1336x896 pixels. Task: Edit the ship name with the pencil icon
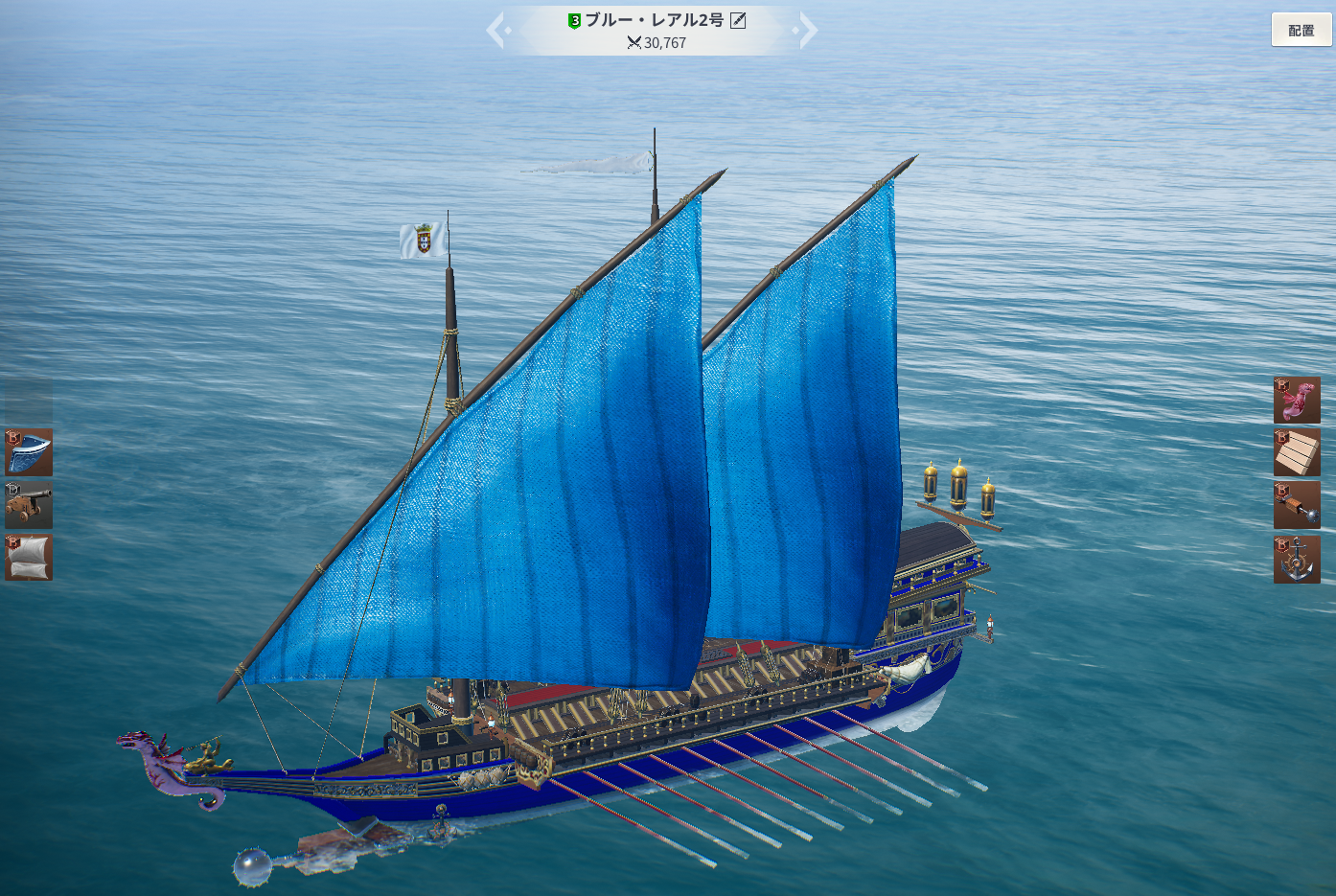pos(738,20)
